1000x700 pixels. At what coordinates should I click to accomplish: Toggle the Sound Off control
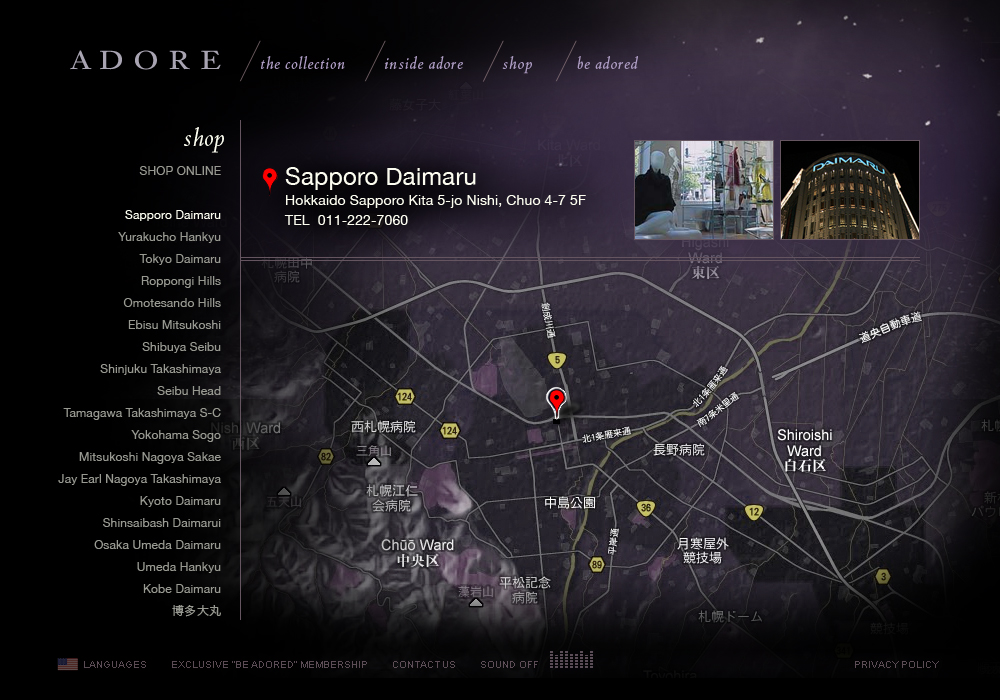coord(509,665)
